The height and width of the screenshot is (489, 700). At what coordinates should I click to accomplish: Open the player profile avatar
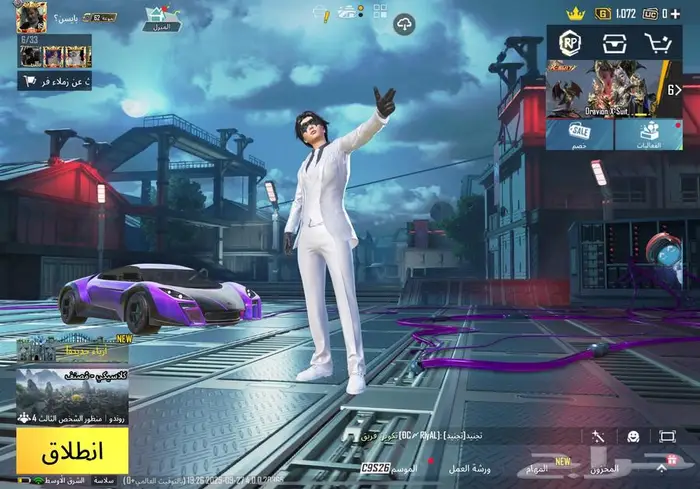click(31, 17)
